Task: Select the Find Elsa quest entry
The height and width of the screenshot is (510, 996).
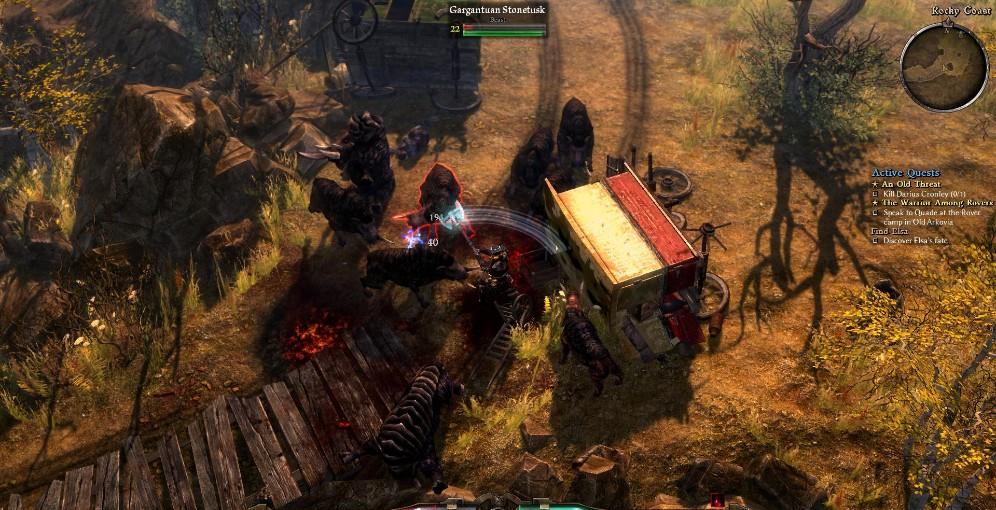Action: (888, 231)
